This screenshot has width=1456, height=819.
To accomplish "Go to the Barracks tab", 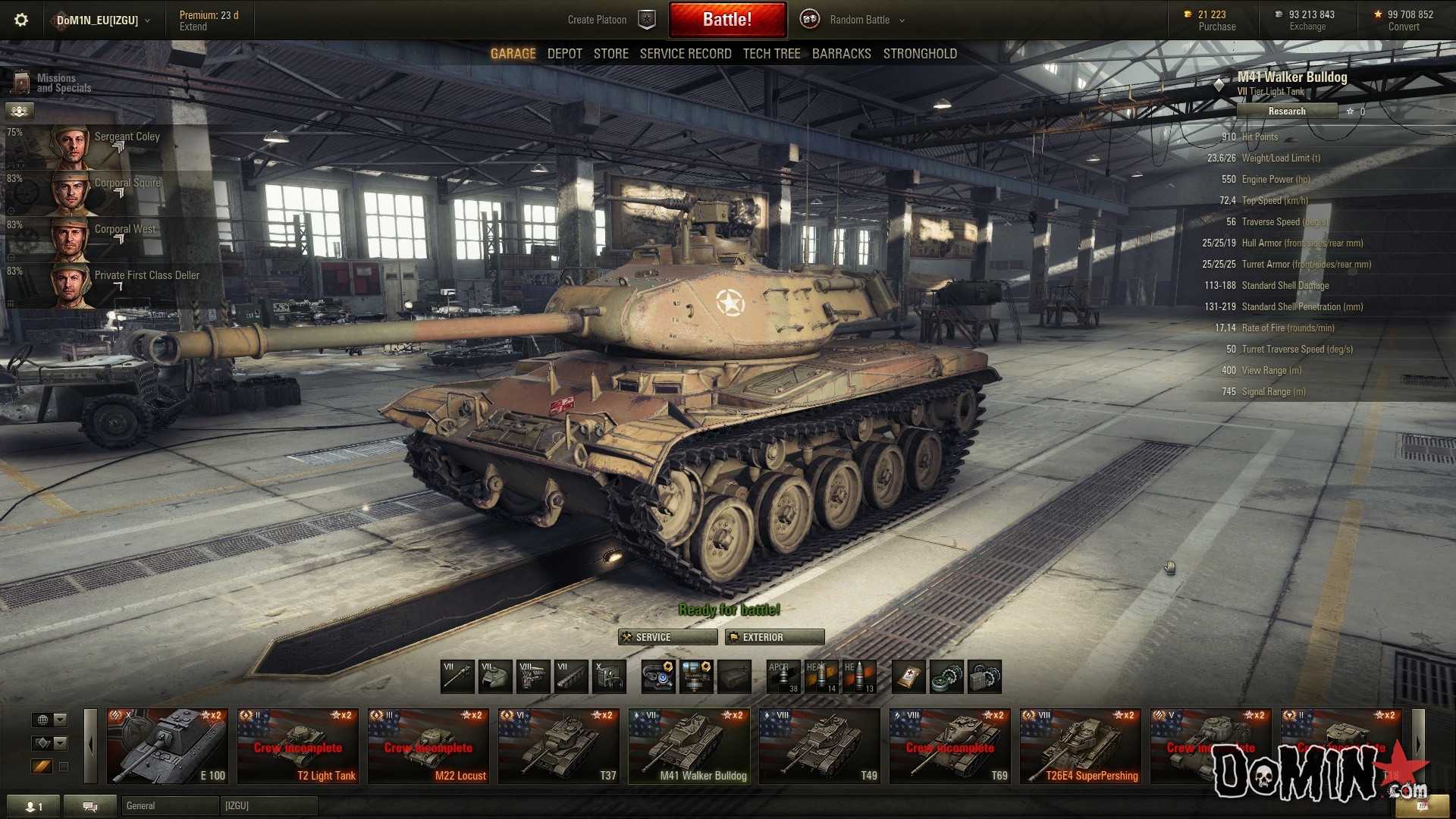I will (x=841, y=54).
